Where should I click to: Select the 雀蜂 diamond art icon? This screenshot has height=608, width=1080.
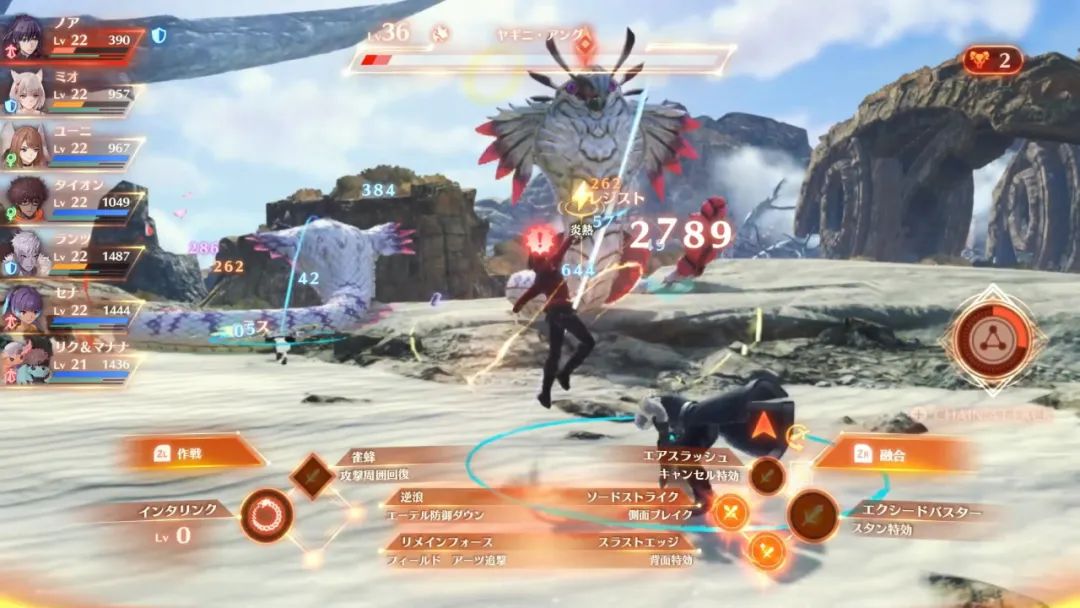(311, 475)
